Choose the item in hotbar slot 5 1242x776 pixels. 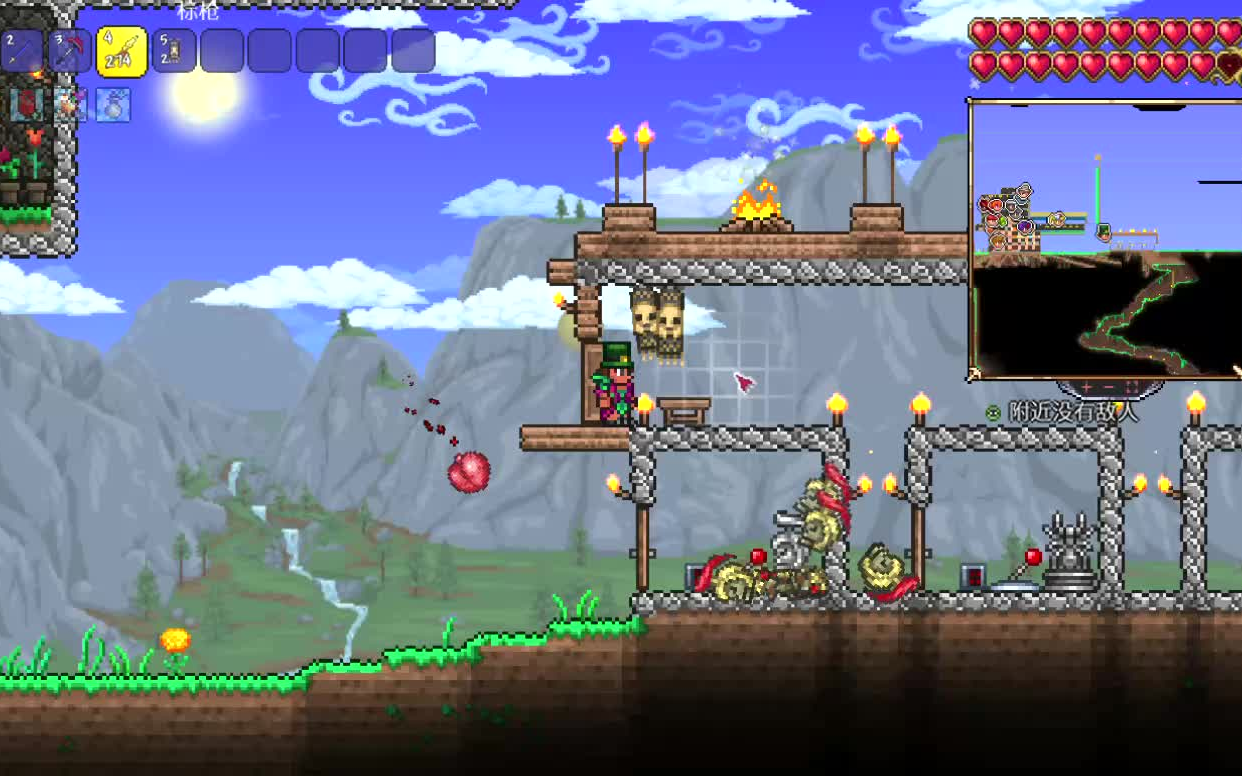pos(173,50)
